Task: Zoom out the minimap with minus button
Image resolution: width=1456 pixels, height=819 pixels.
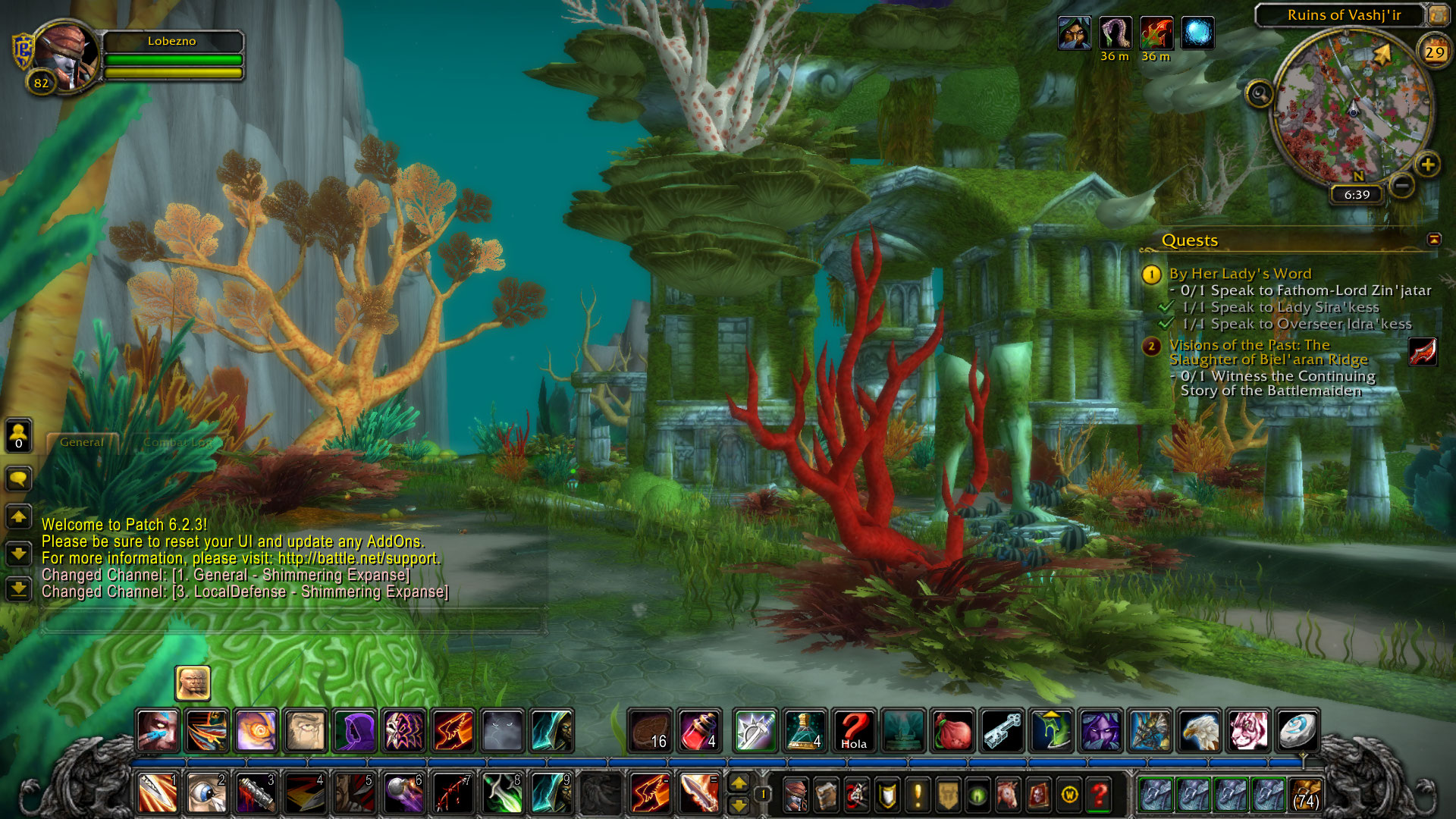Action: click(x=1402, y=185)
